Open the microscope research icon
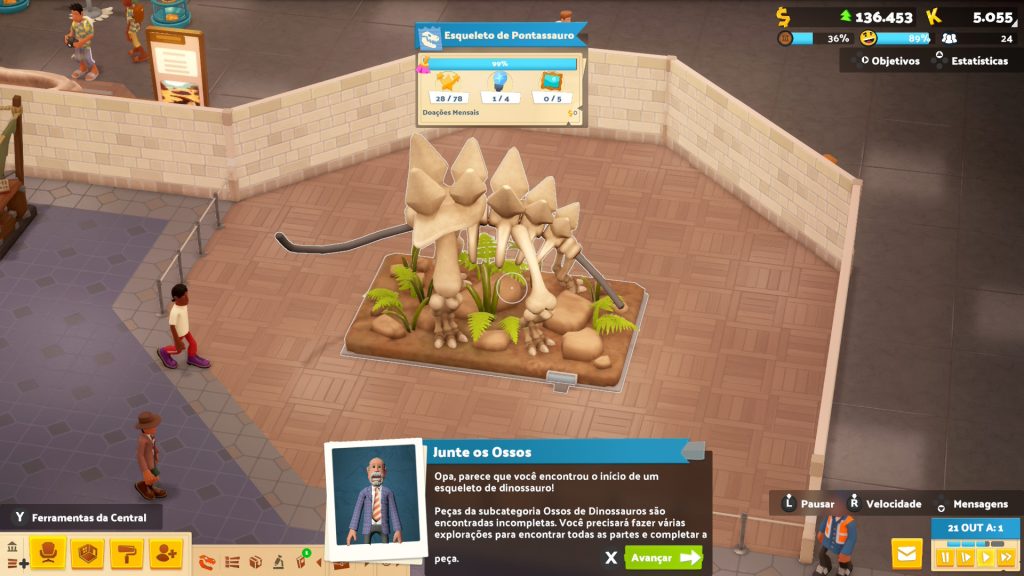 [278, 562]
